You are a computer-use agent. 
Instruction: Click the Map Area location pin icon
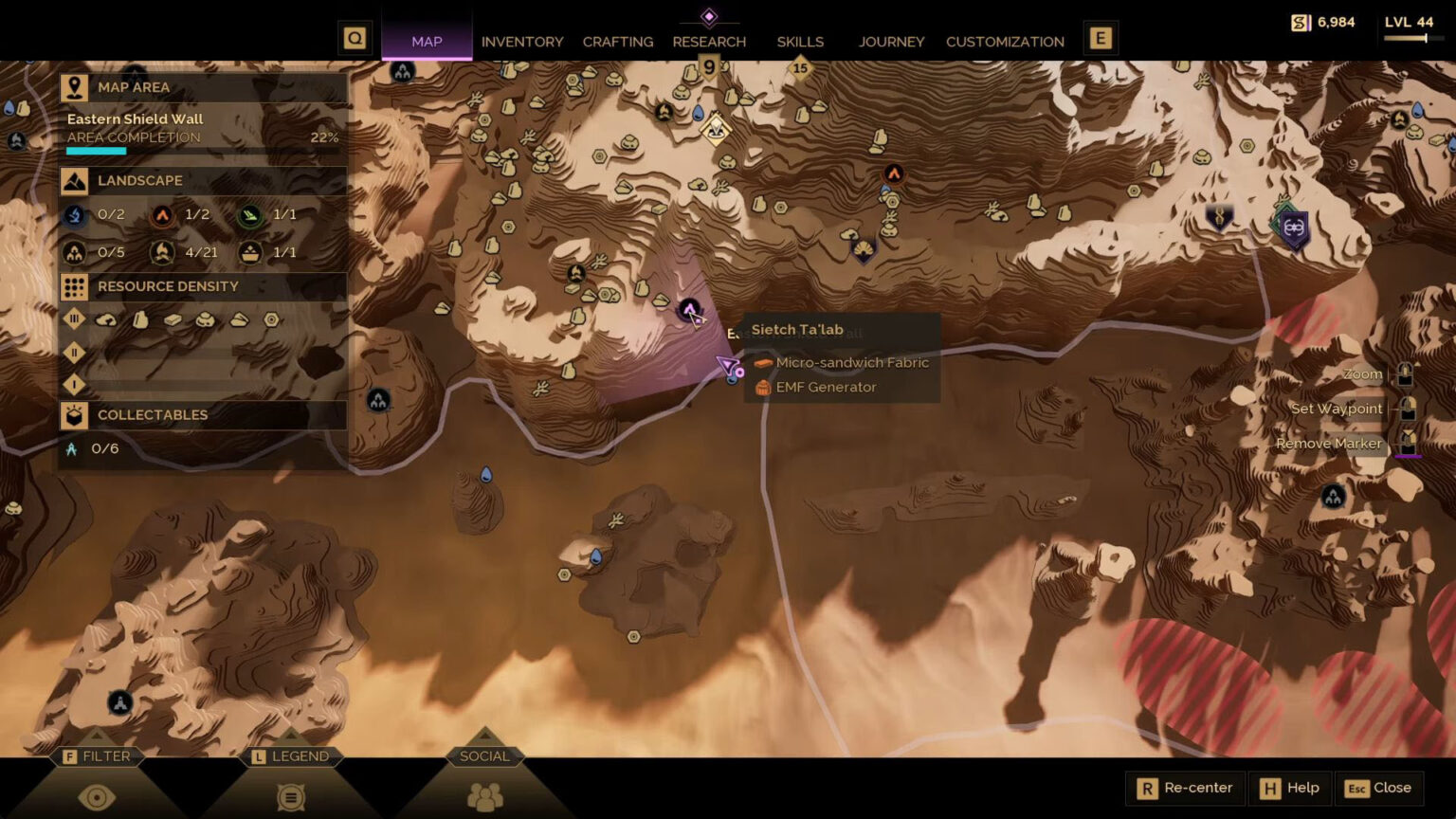click(x=75, y=87)
